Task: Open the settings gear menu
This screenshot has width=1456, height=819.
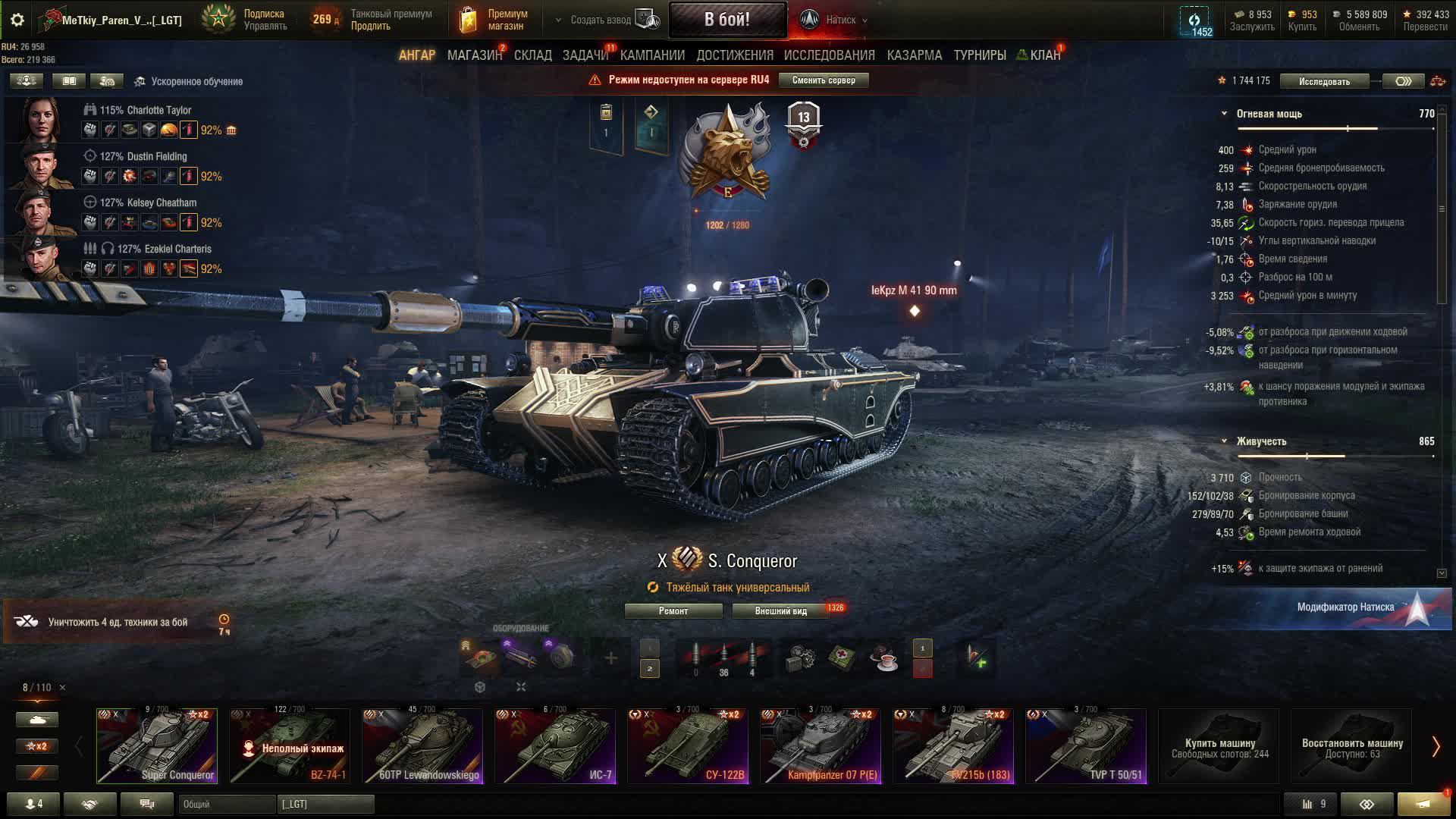Action: pyautogui.click(x=17, y=20)
